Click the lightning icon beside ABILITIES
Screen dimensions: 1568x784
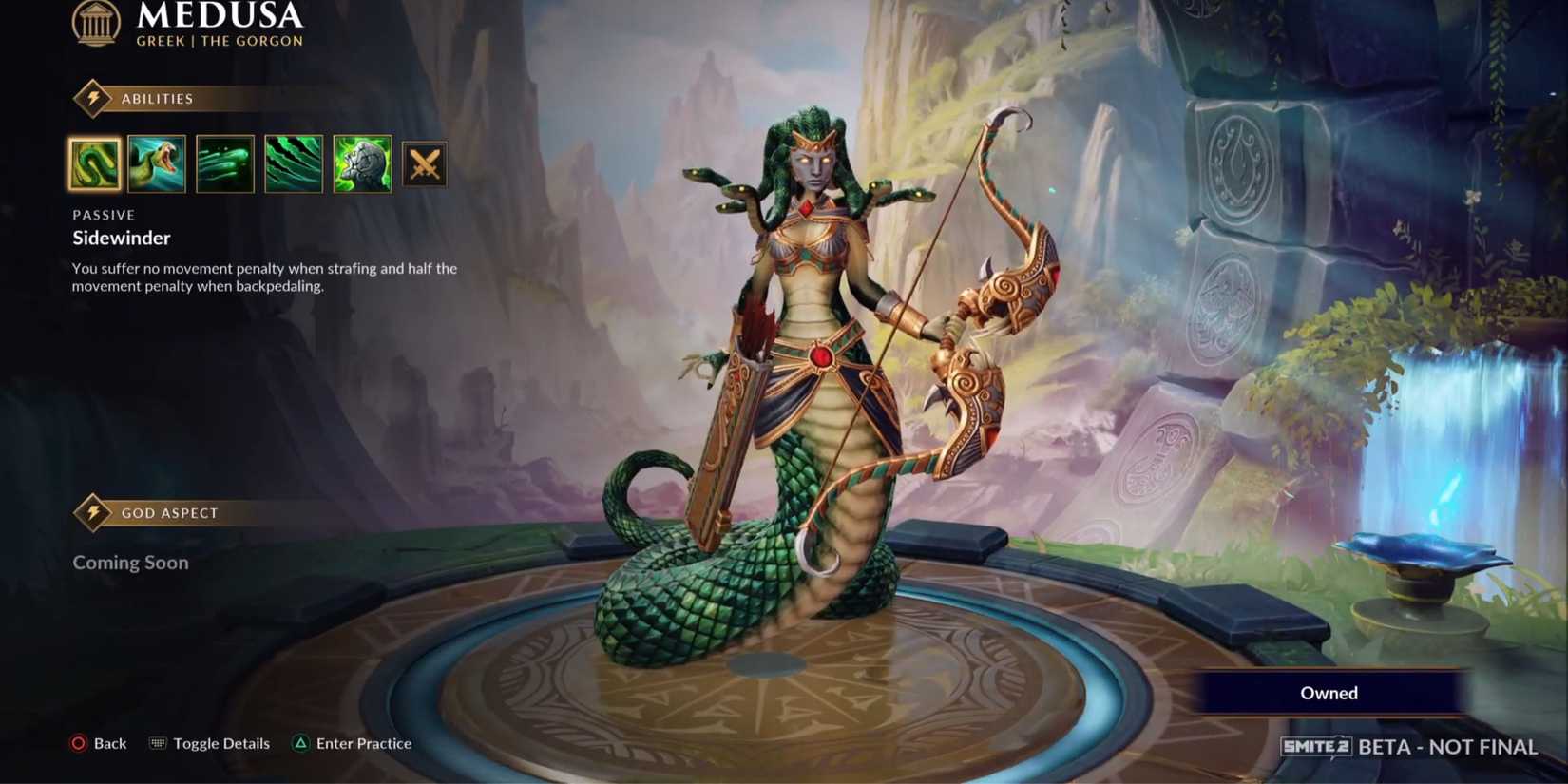pyautogui.click(x=92, y=99)
